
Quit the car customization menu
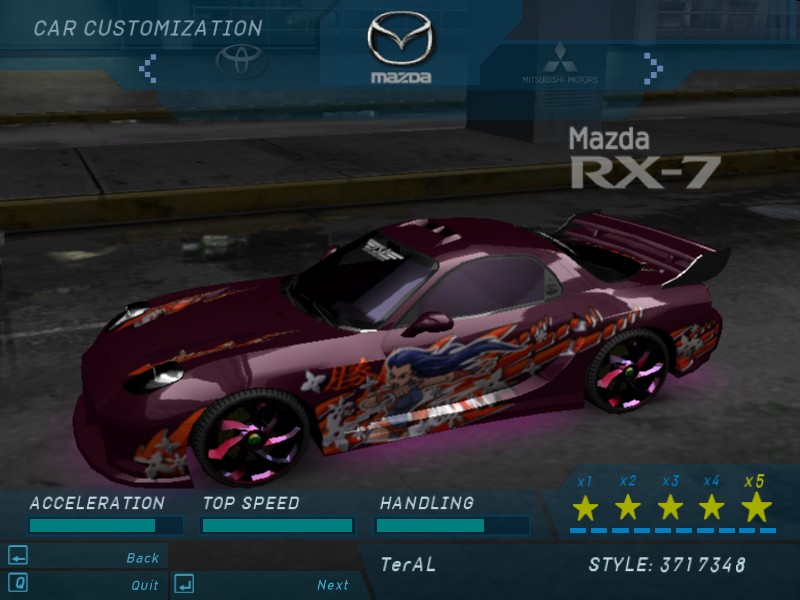144,585
